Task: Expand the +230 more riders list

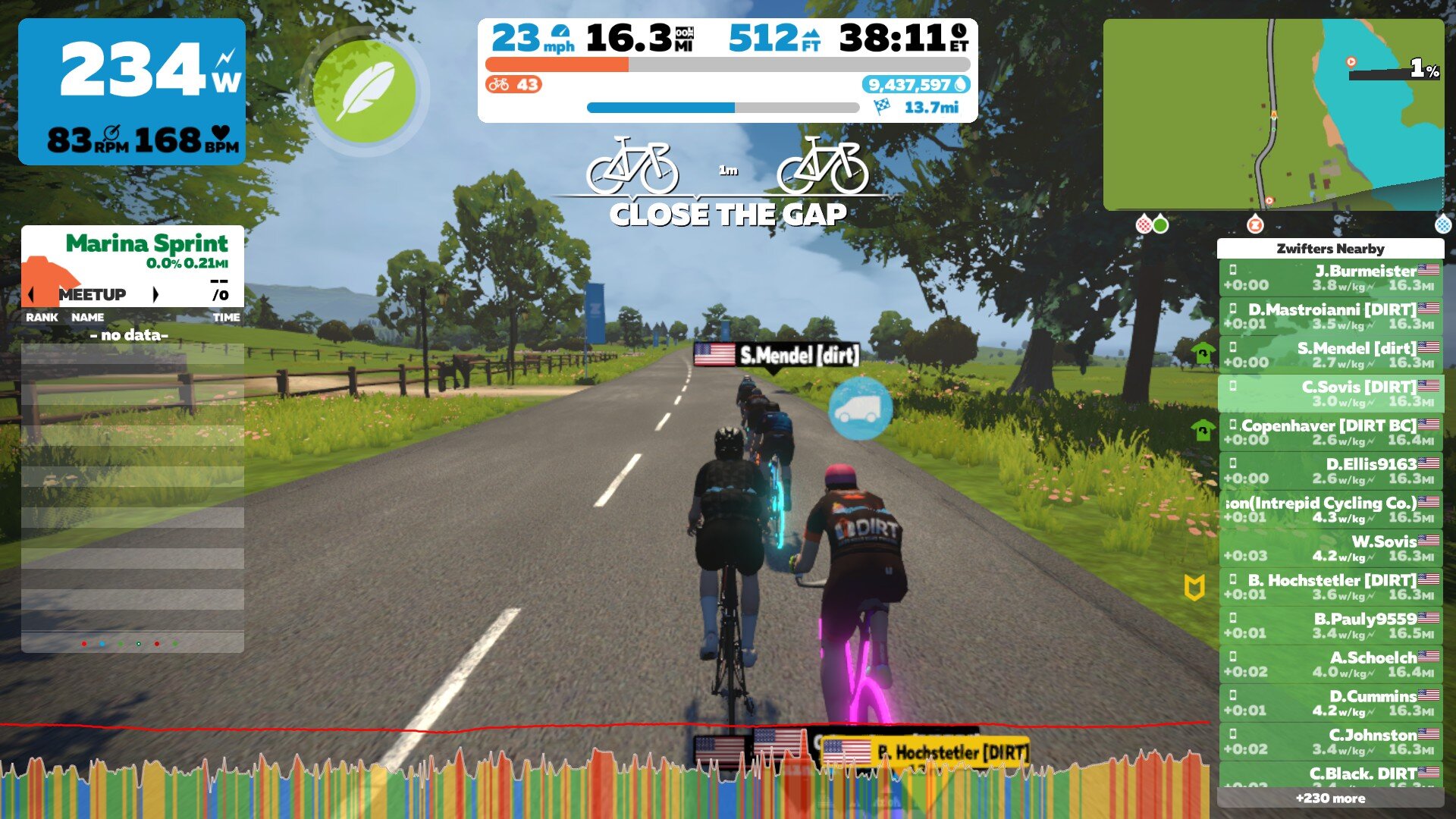Action: tap(1330, 798)
